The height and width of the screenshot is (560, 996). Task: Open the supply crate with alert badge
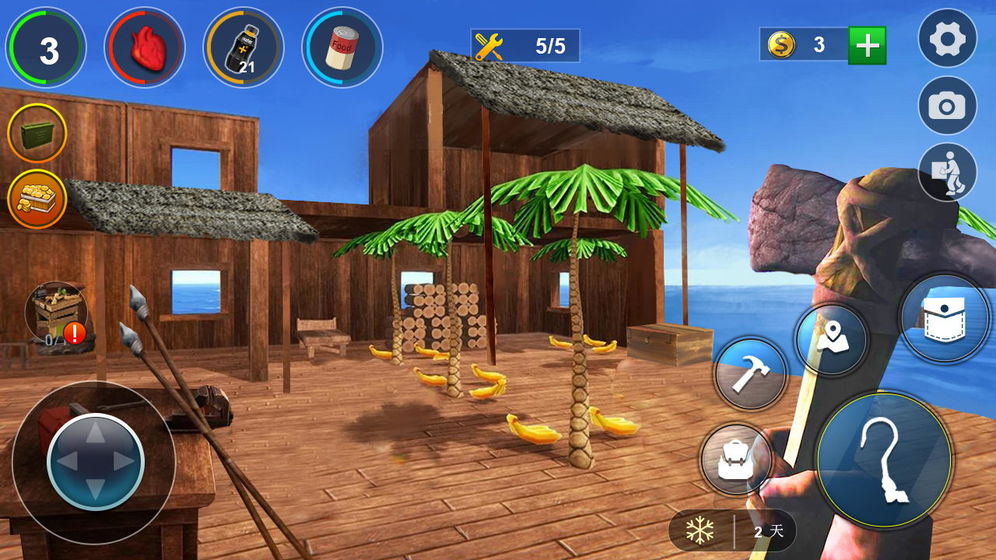[57, 316]
